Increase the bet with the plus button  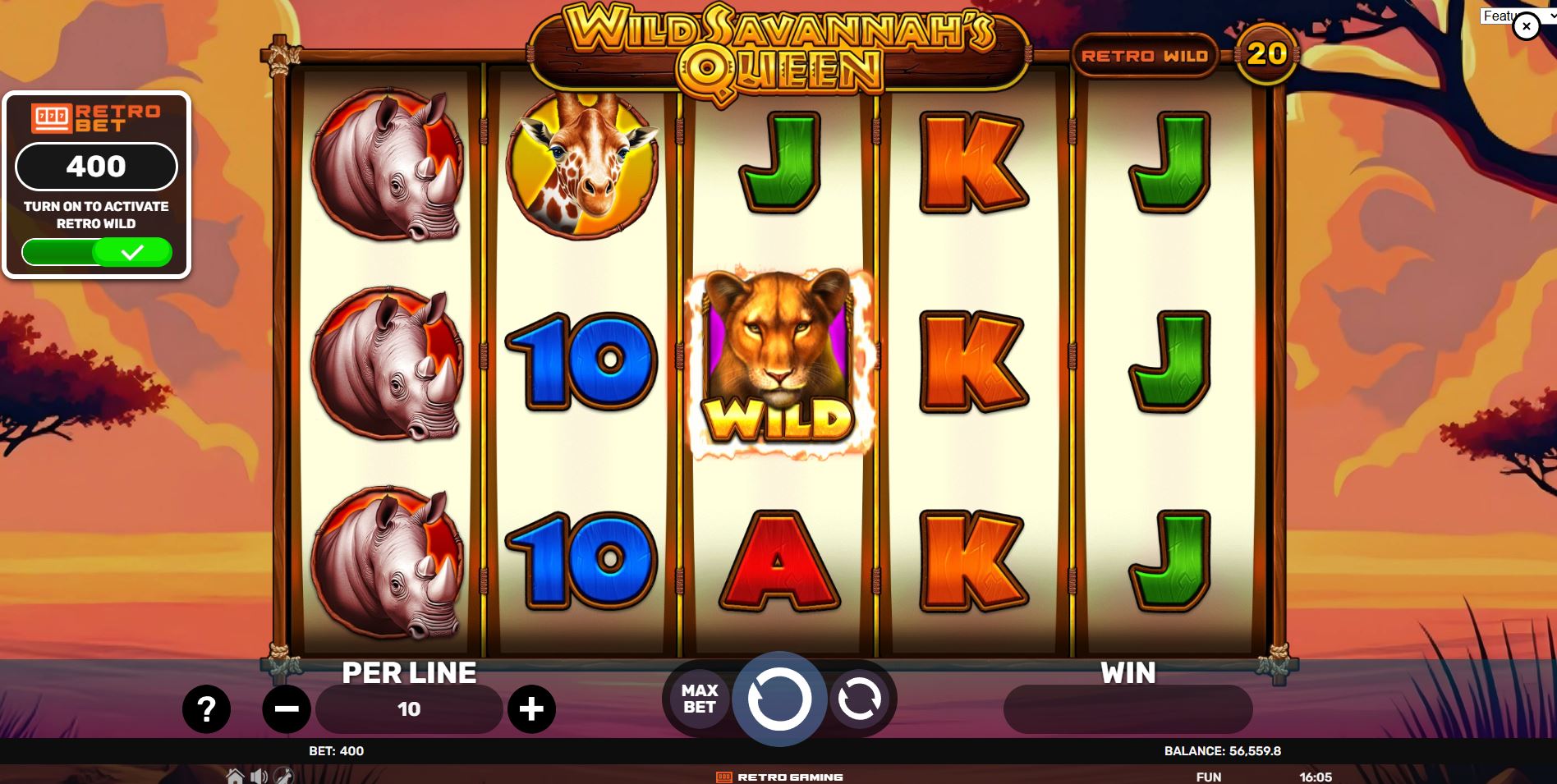coord(533,708)
